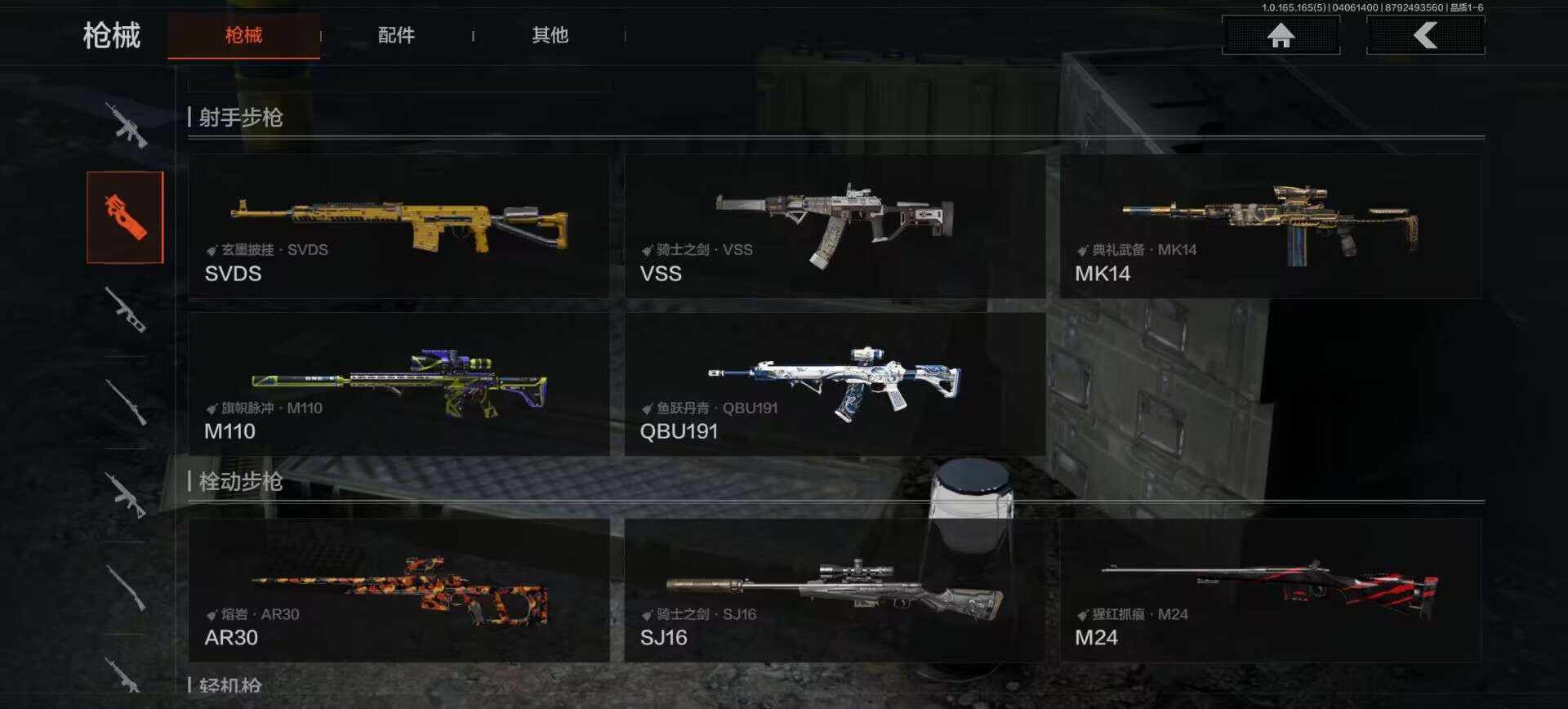Click the back arrow button
The width and height of the screenshot is (1568, 709).
coord(1425,35)
